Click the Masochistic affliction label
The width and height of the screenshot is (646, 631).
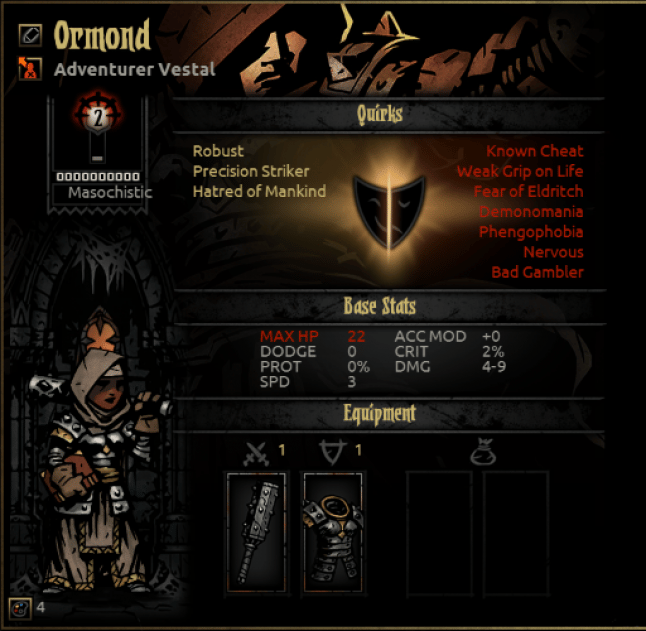click(110, 192)
